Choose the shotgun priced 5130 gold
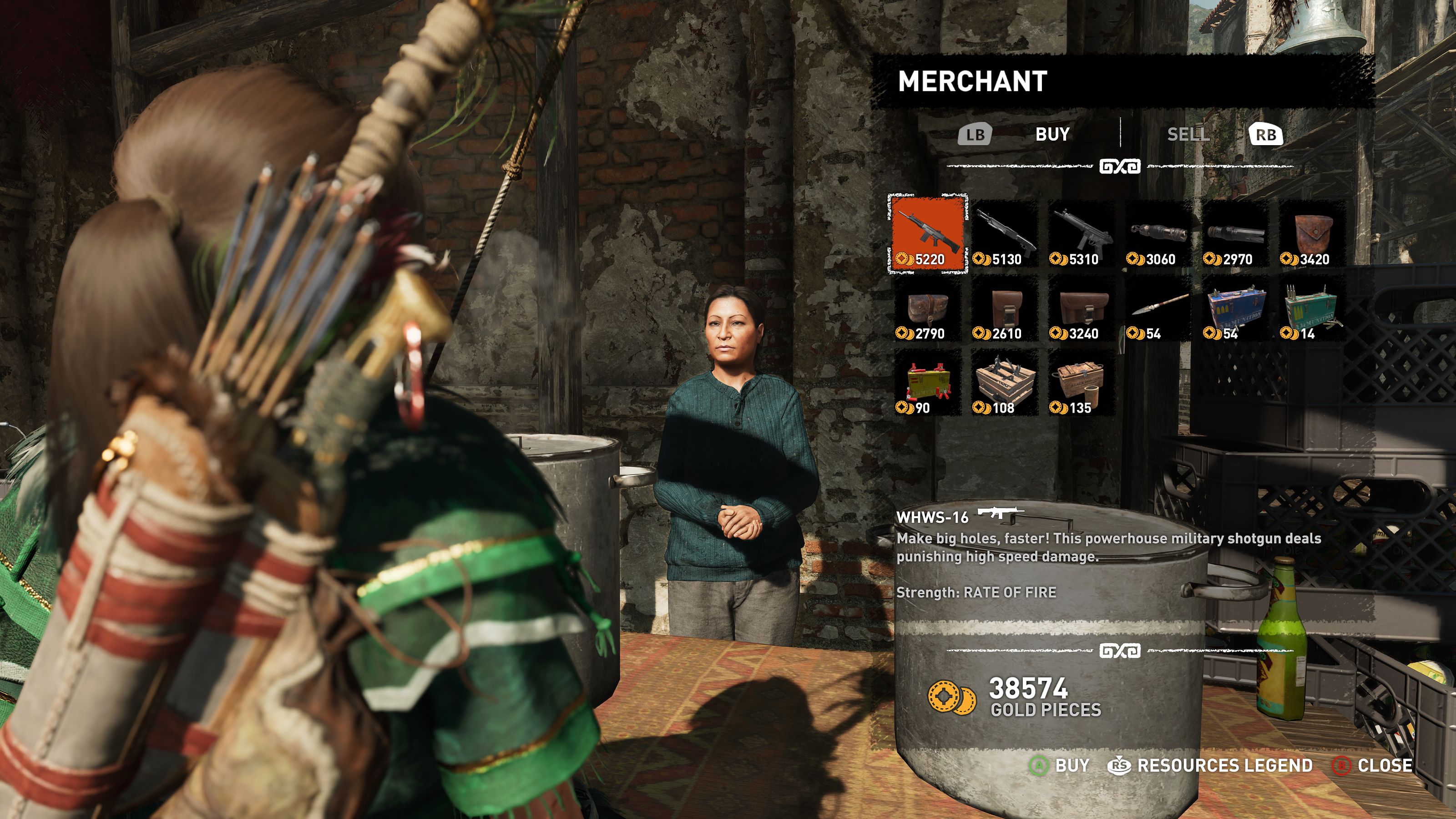The image size is (1456, 819). (x=1004, y=233)
